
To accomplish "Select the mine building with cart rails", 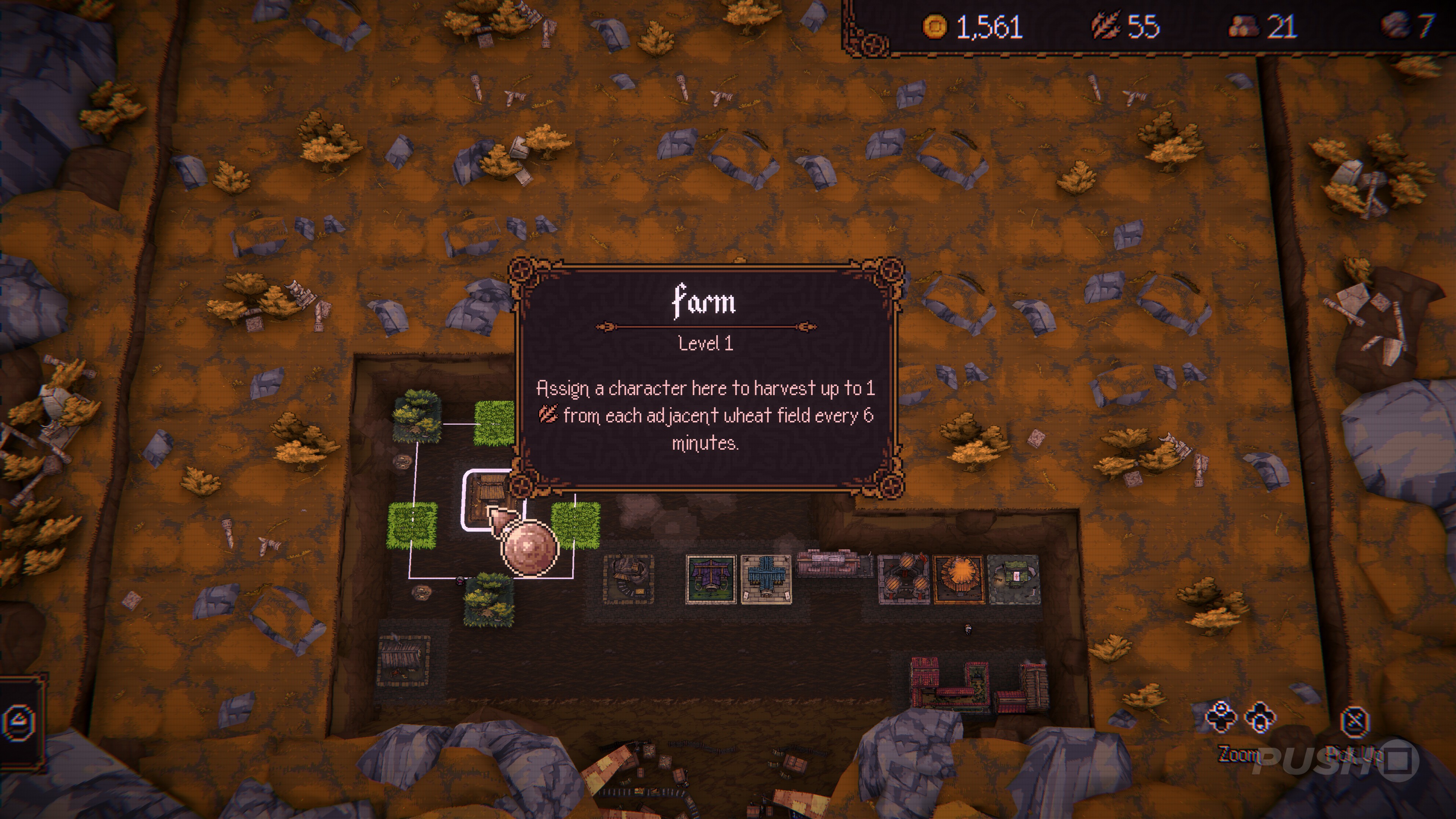I will [628, 578].
